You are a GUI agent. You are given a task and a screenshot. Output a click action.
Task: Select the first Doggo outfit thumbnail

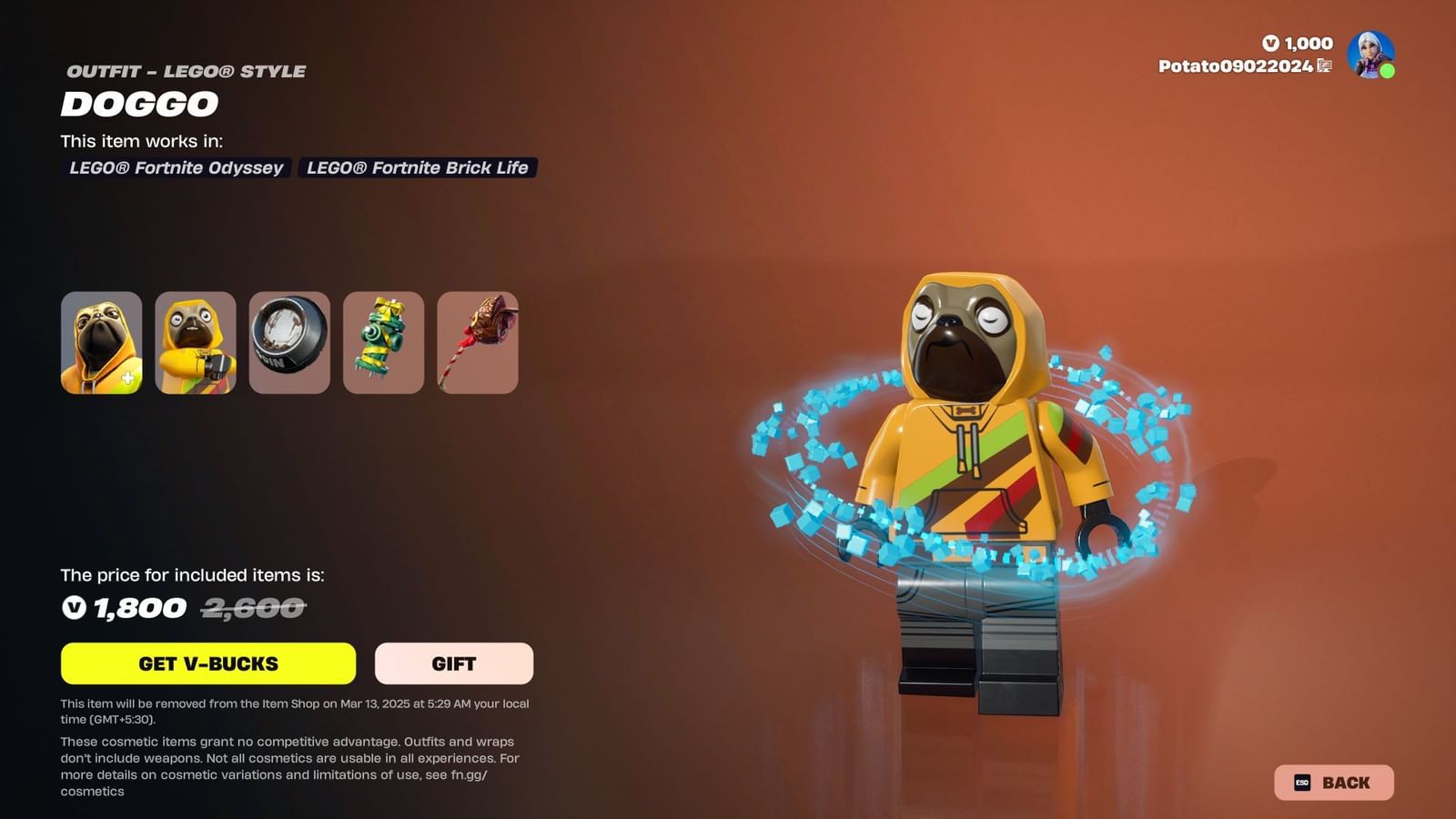point(102,343)
